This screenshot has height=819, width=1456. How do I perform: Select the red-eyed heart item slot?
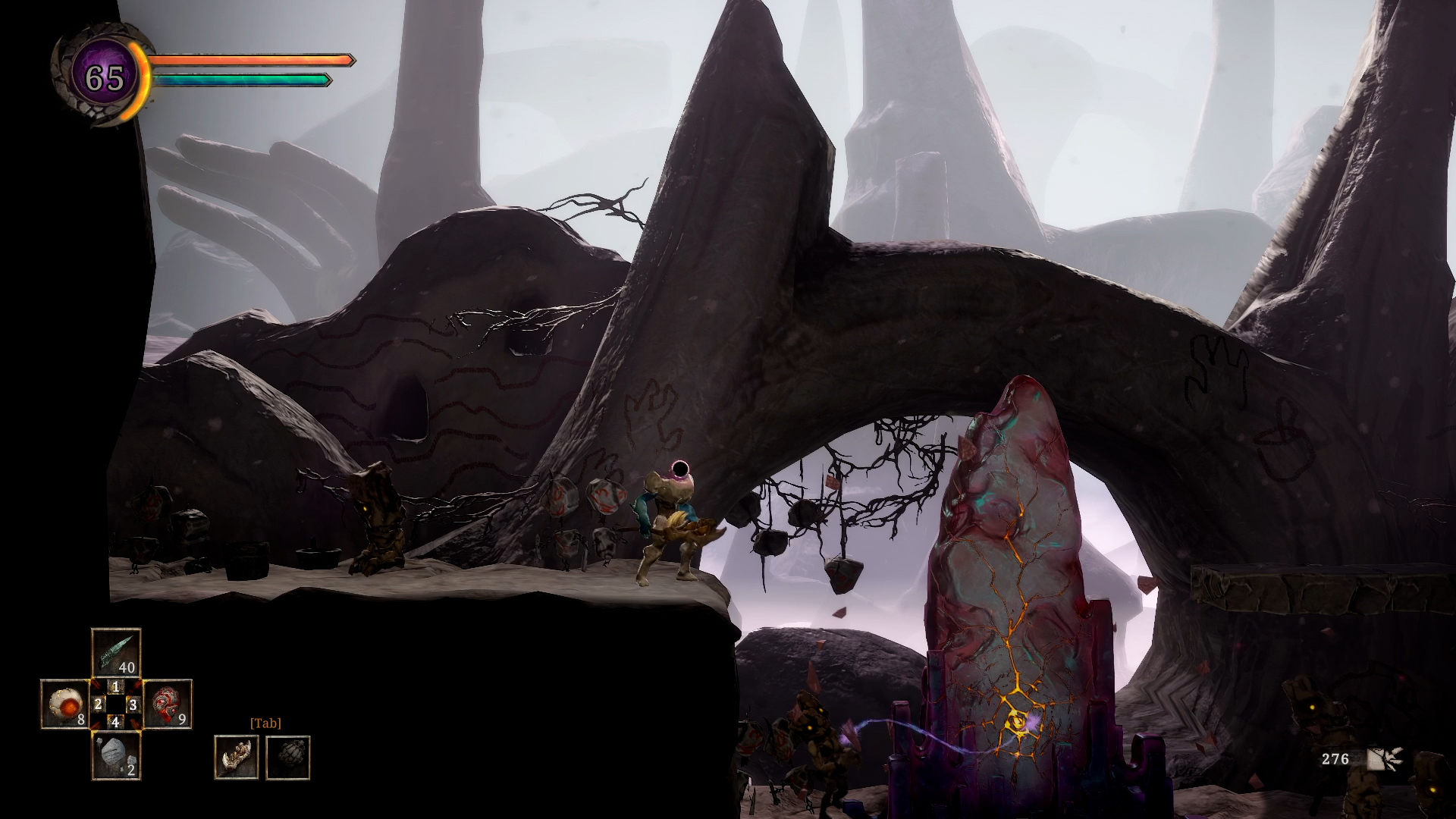[168, 704]
